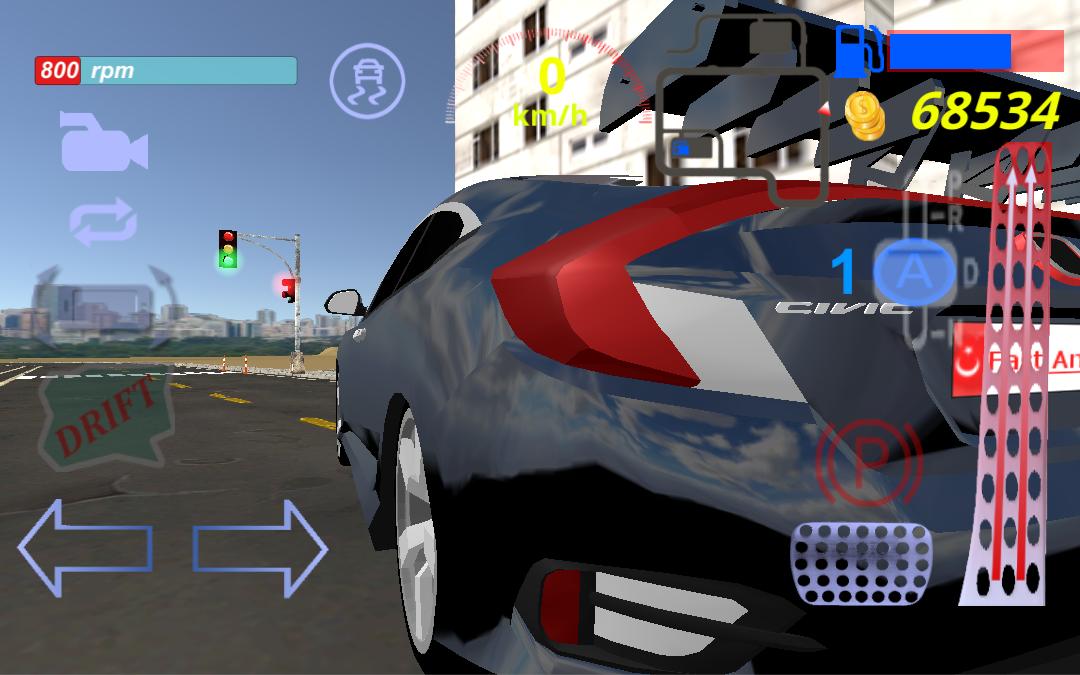The height and width of the screenshot is (675, 1080).
Task: Toggle the traction control skid icon
Action: [x=367, y=81]
